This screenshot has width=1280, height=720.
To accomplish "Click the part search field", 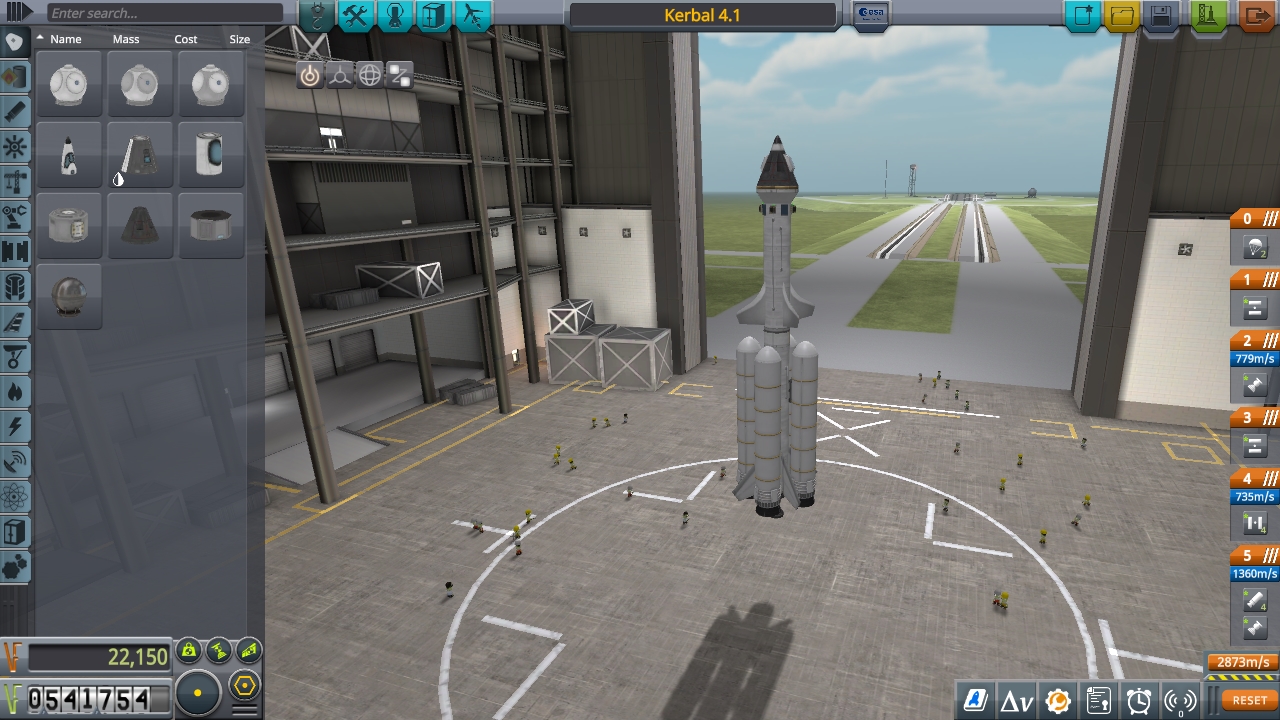I will coord(162,13).
